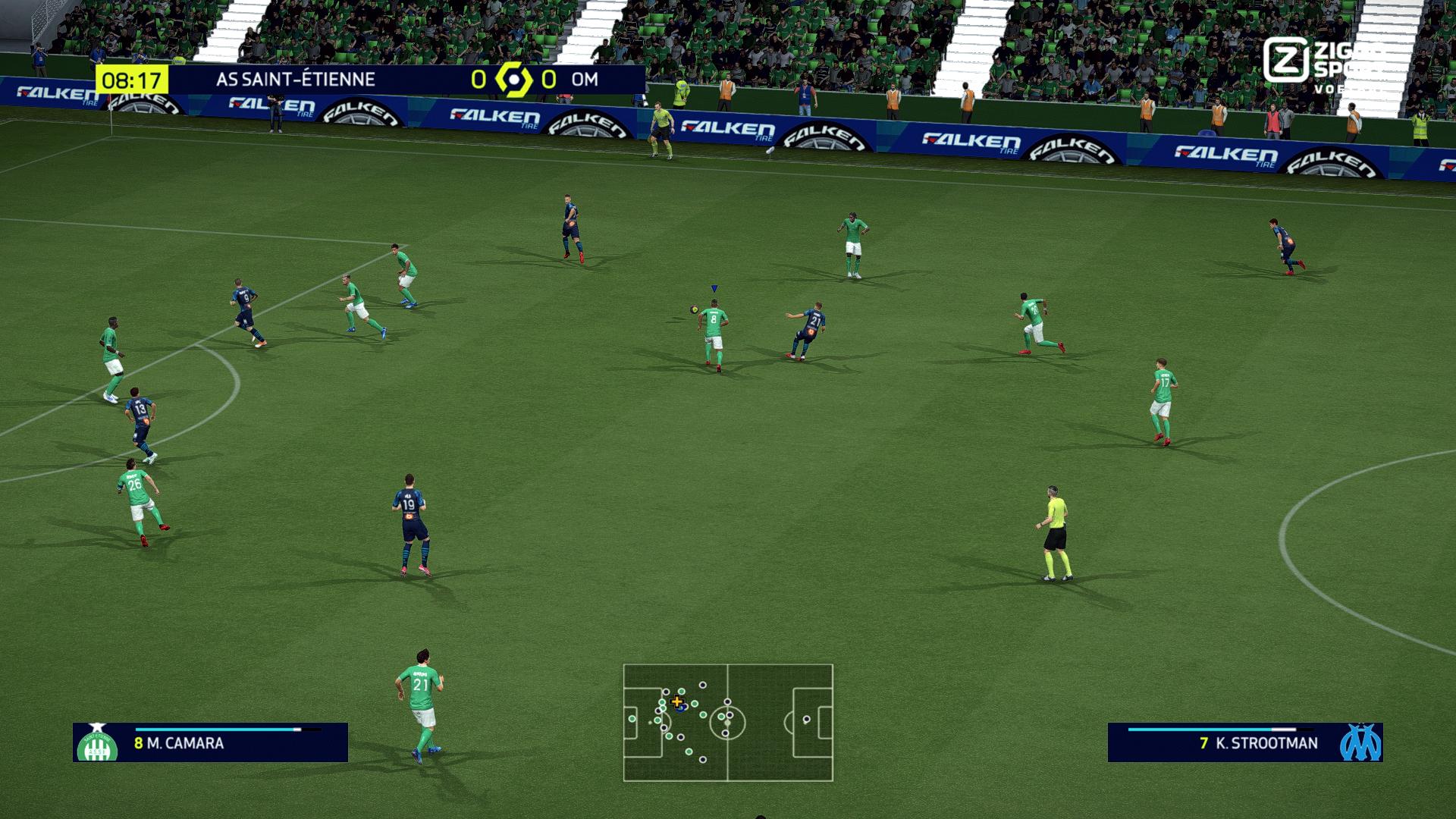Click the pitch radar minimap
Screen dimensions: 1456x819
(728, 723)
